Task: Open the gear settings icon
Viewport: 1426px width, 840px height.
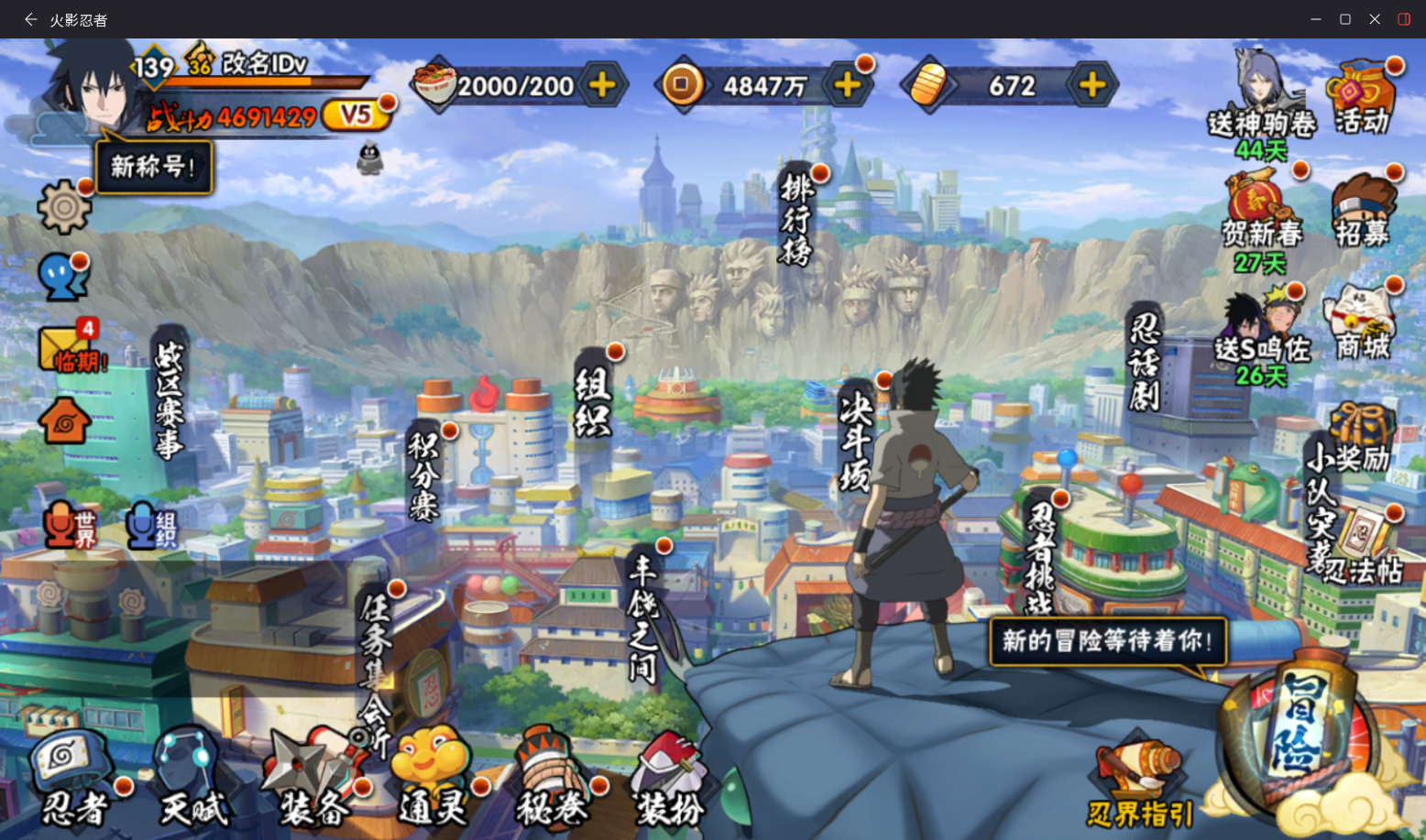Action: [x=64, y=206]
